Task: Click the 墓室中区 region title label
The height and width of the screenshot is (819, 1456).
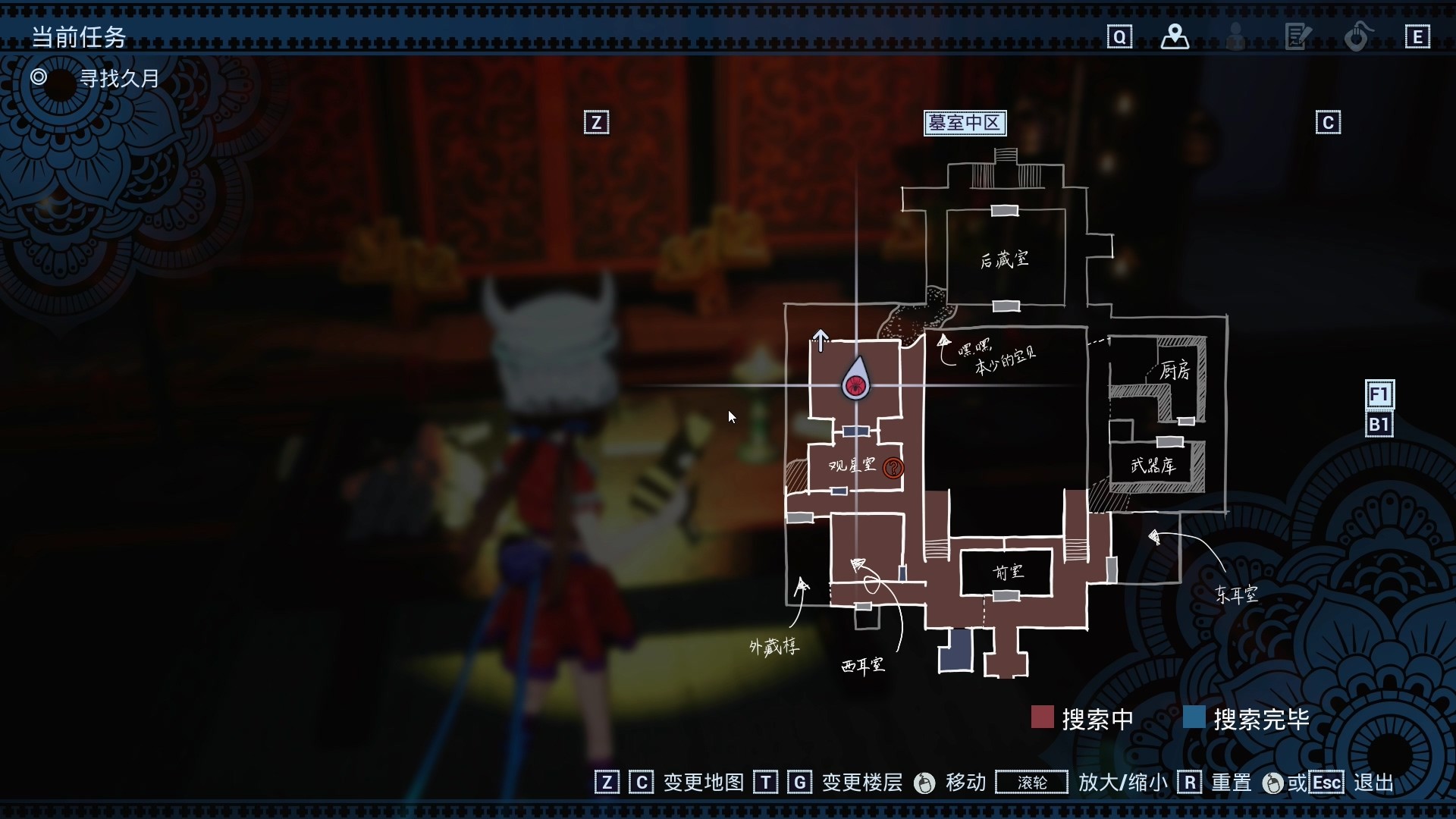Action: [965, 122]
